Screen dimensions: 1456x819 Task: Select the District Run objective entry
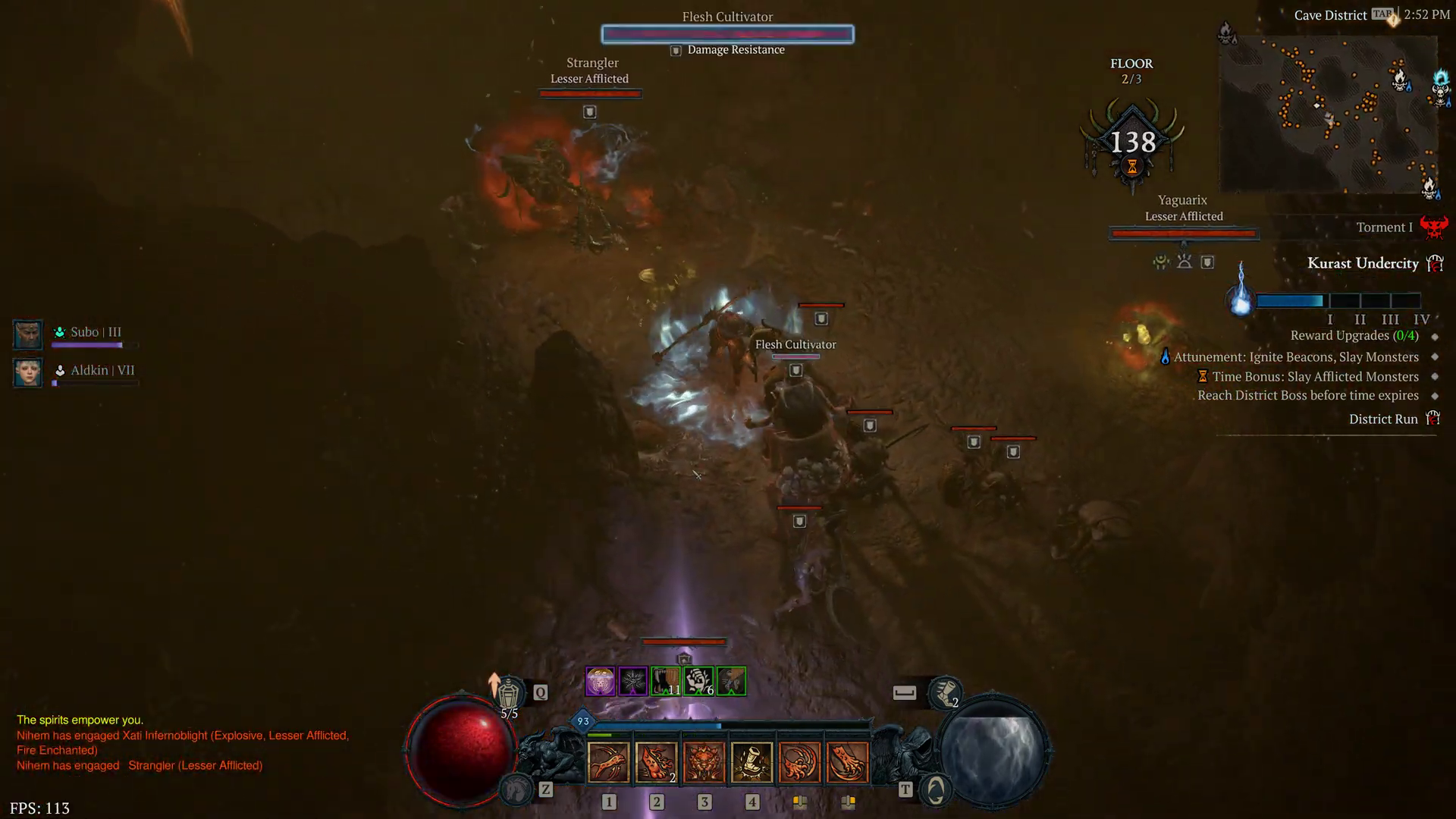pyautogui.click(x=1383, y=419)
